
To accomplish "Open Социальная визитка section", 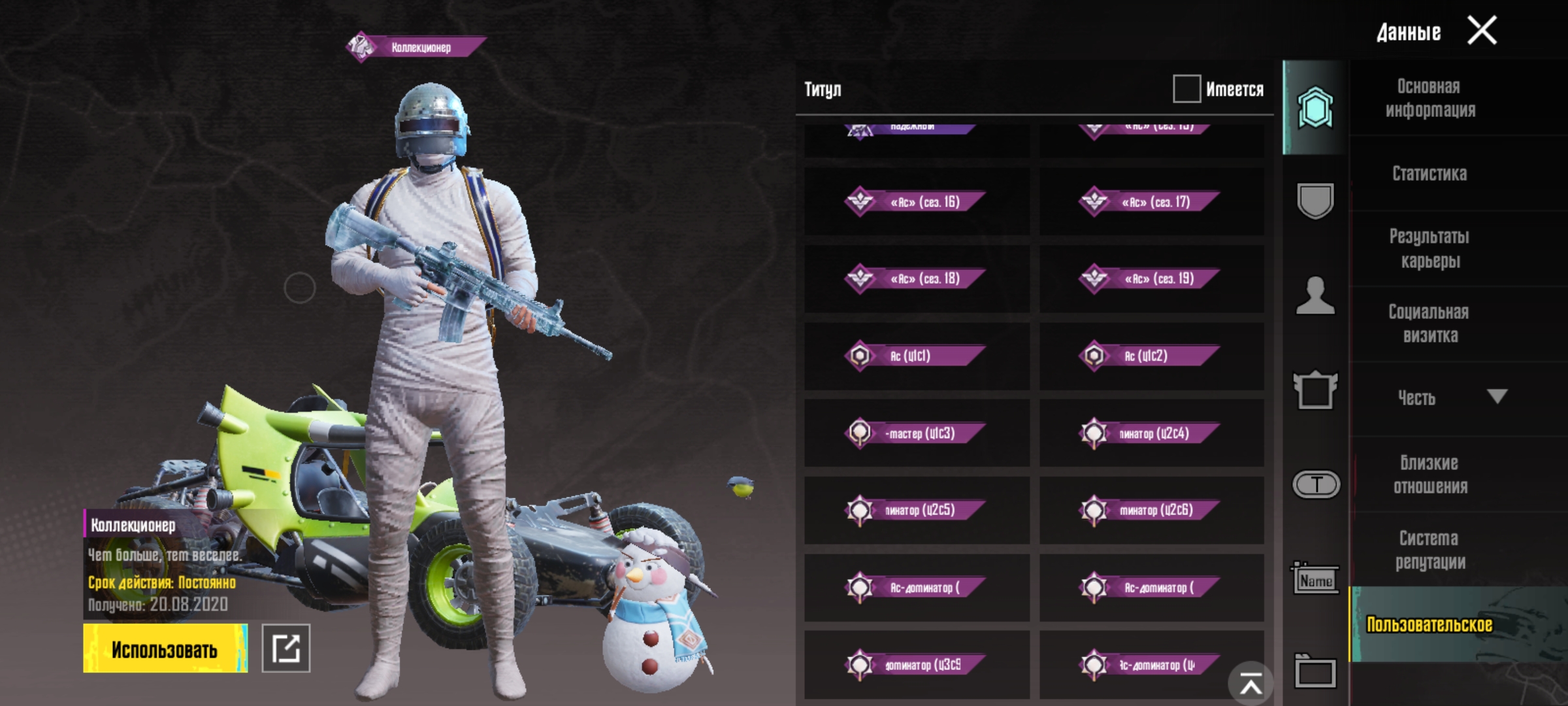I will coord(1429,324).
